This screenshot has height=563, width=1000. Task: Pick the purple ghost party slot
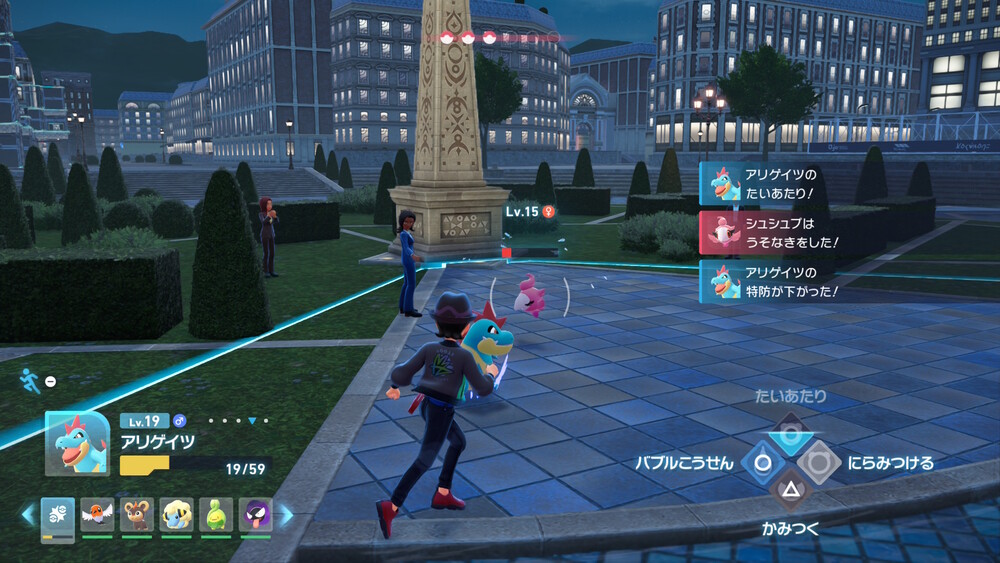tap(256, 515)
